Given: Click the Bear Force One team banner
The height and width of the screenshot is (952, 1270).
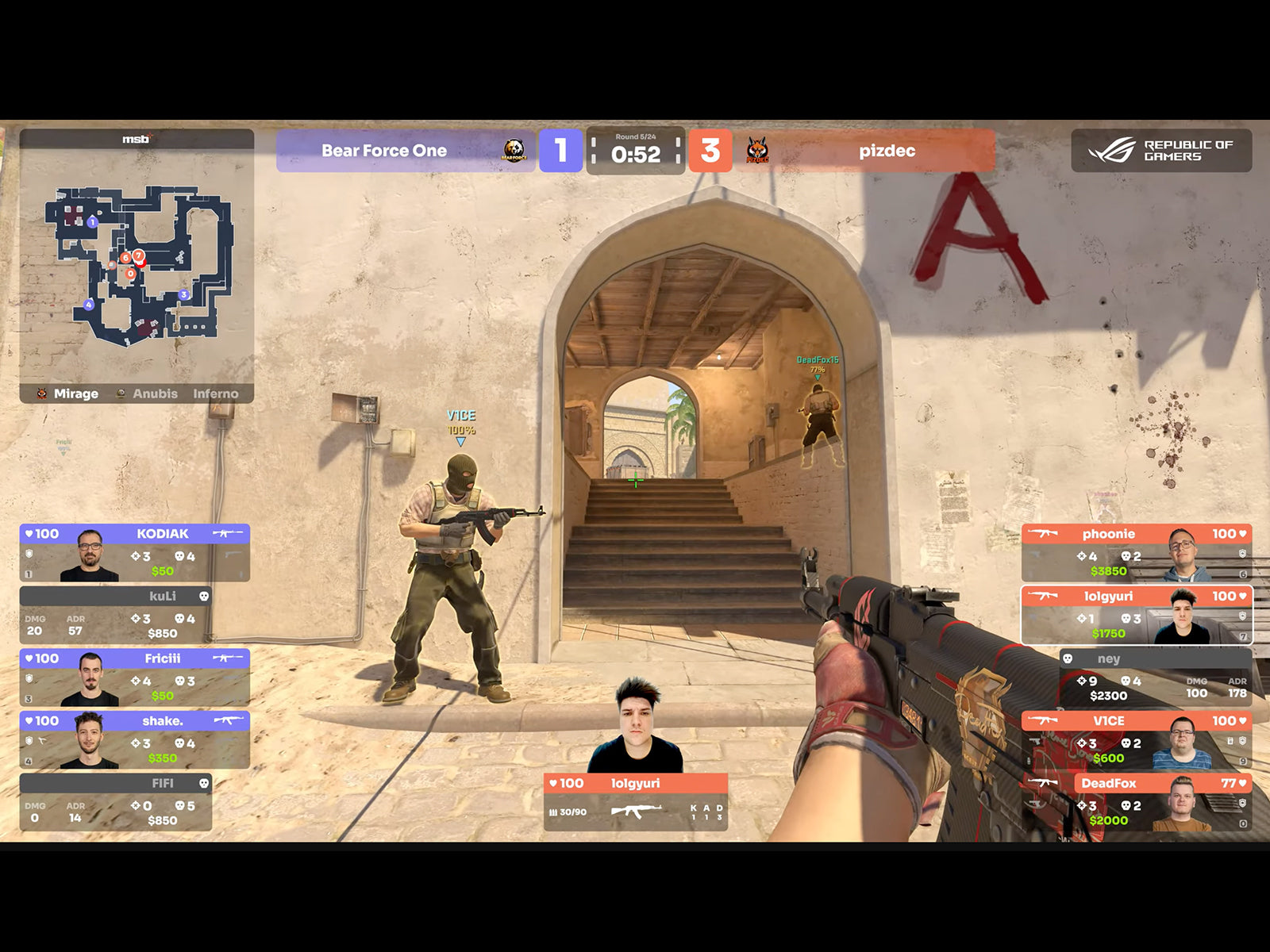Looking at the screenshot, I should [x=405, y=151].
